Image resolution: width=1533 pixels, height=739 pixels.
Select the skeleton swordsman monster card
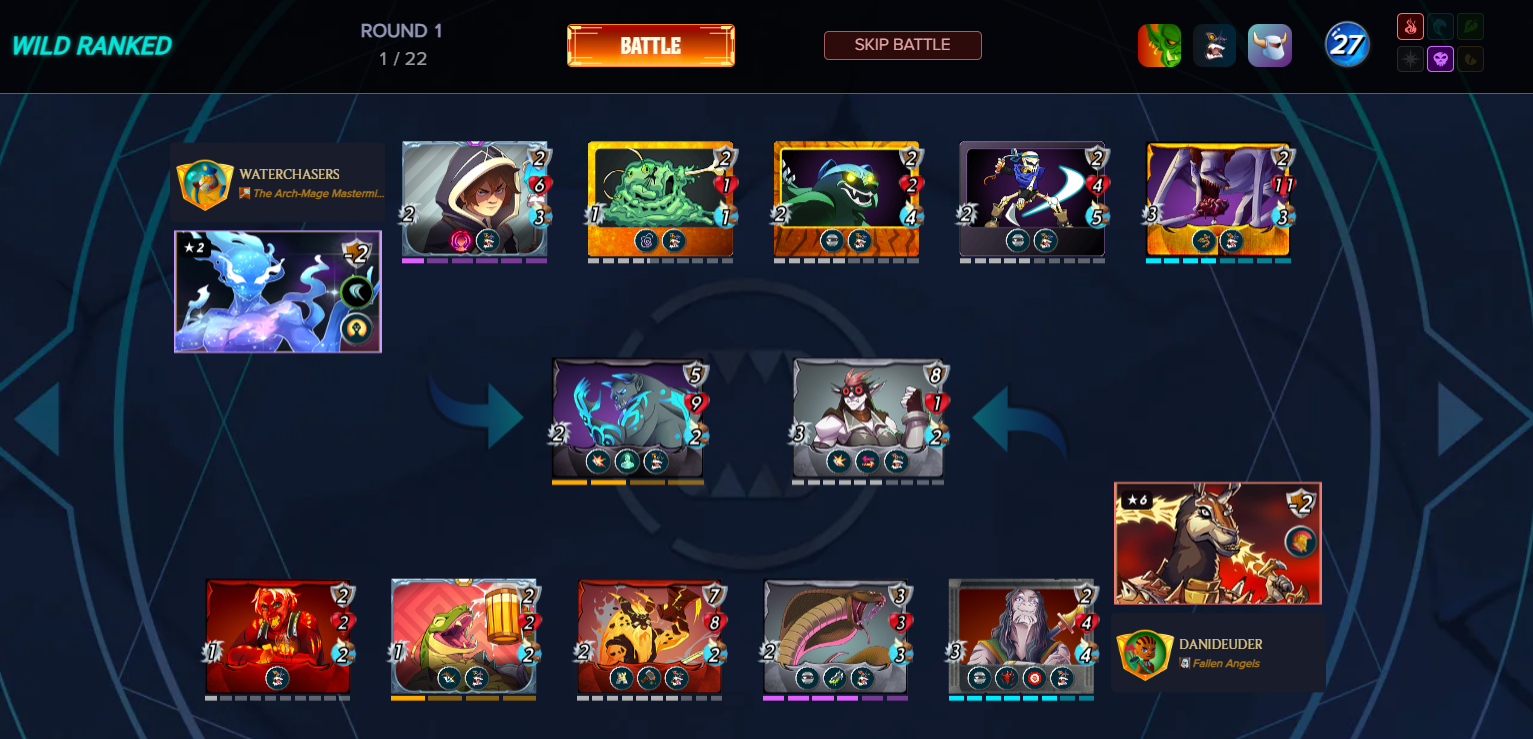[1032, 199]
